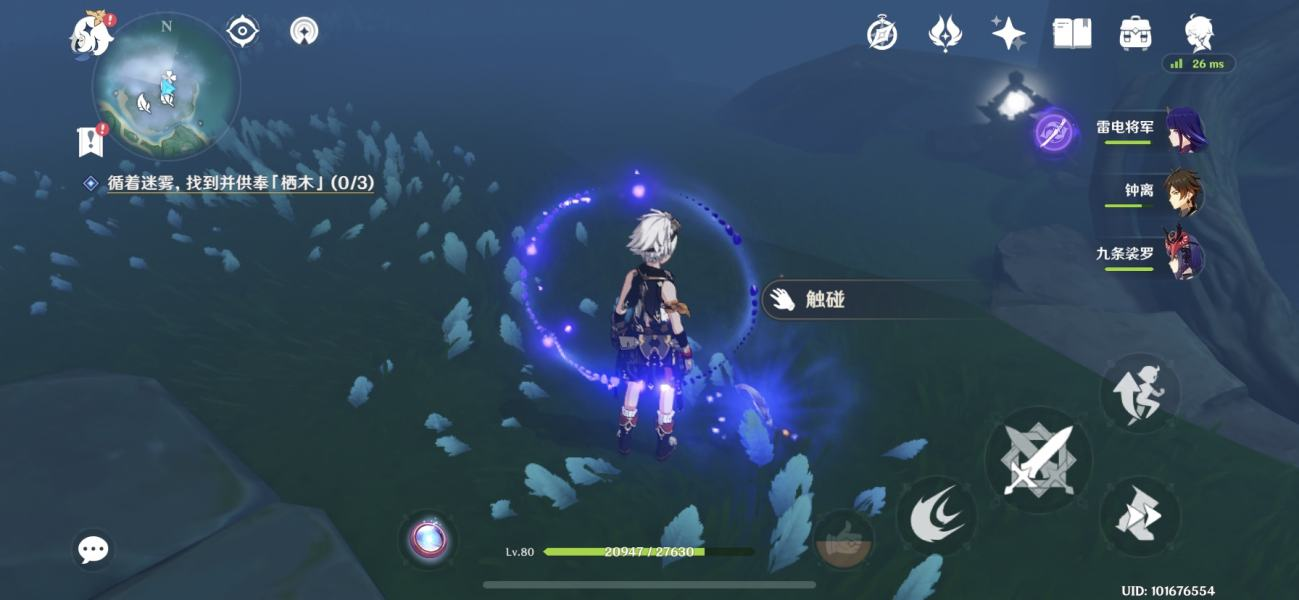Open the wish star icon

tap(1008, 34)
